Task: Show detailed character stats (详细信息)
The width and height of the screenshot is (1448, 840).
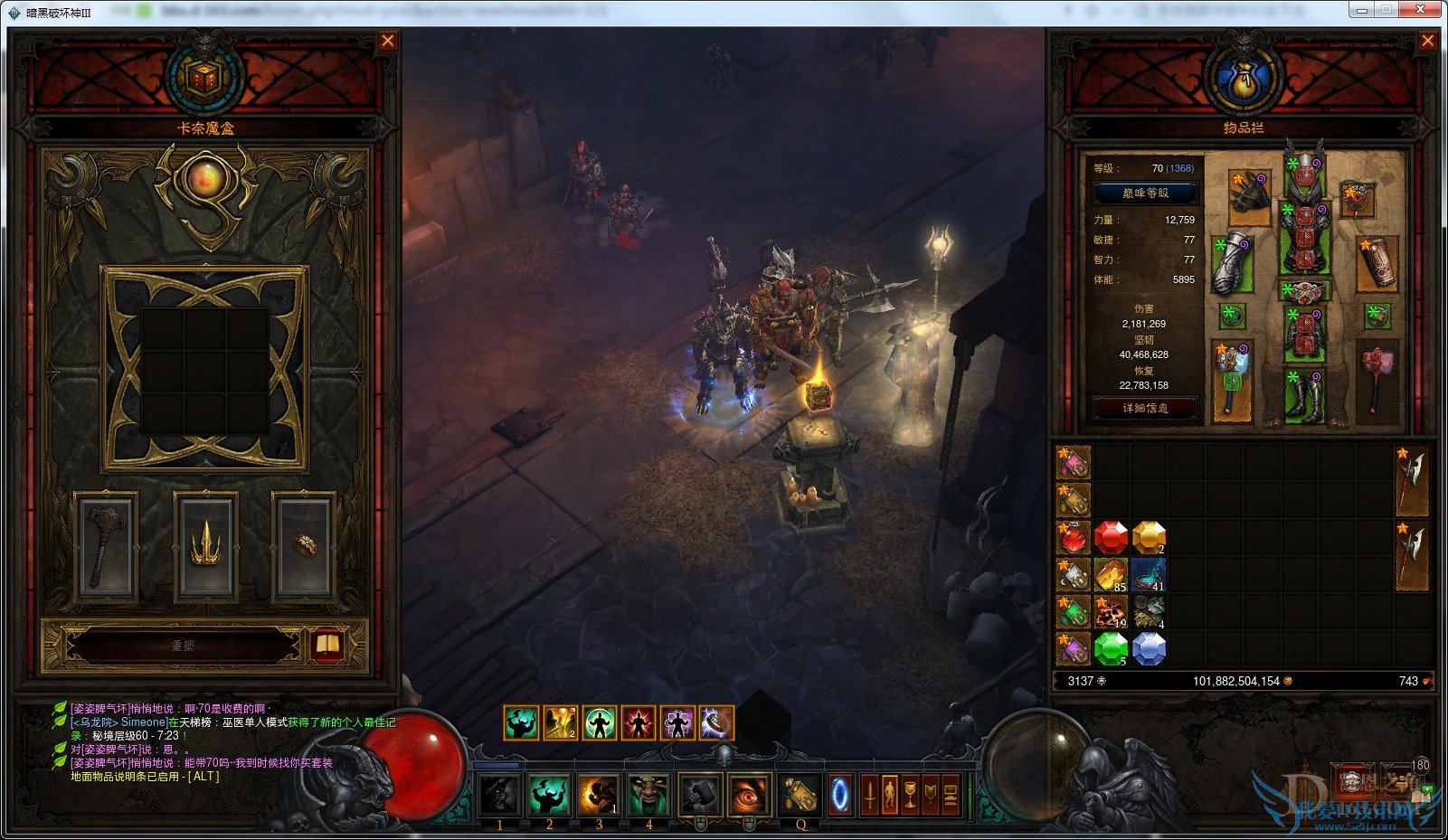Action: [1145, 408]
